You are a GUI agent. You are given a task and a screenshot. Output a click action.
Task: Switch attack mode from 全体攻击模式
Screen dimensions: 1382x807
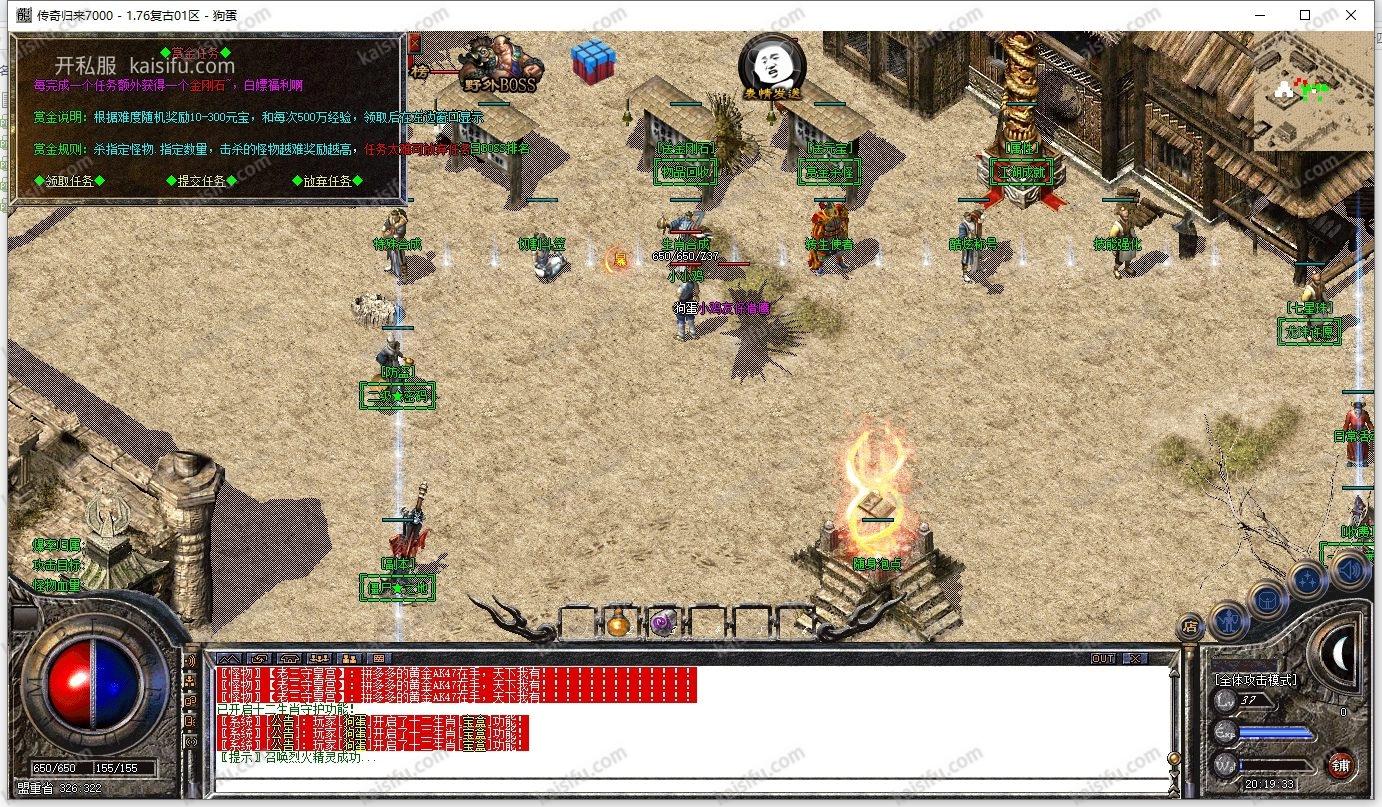click(1256, 680)
